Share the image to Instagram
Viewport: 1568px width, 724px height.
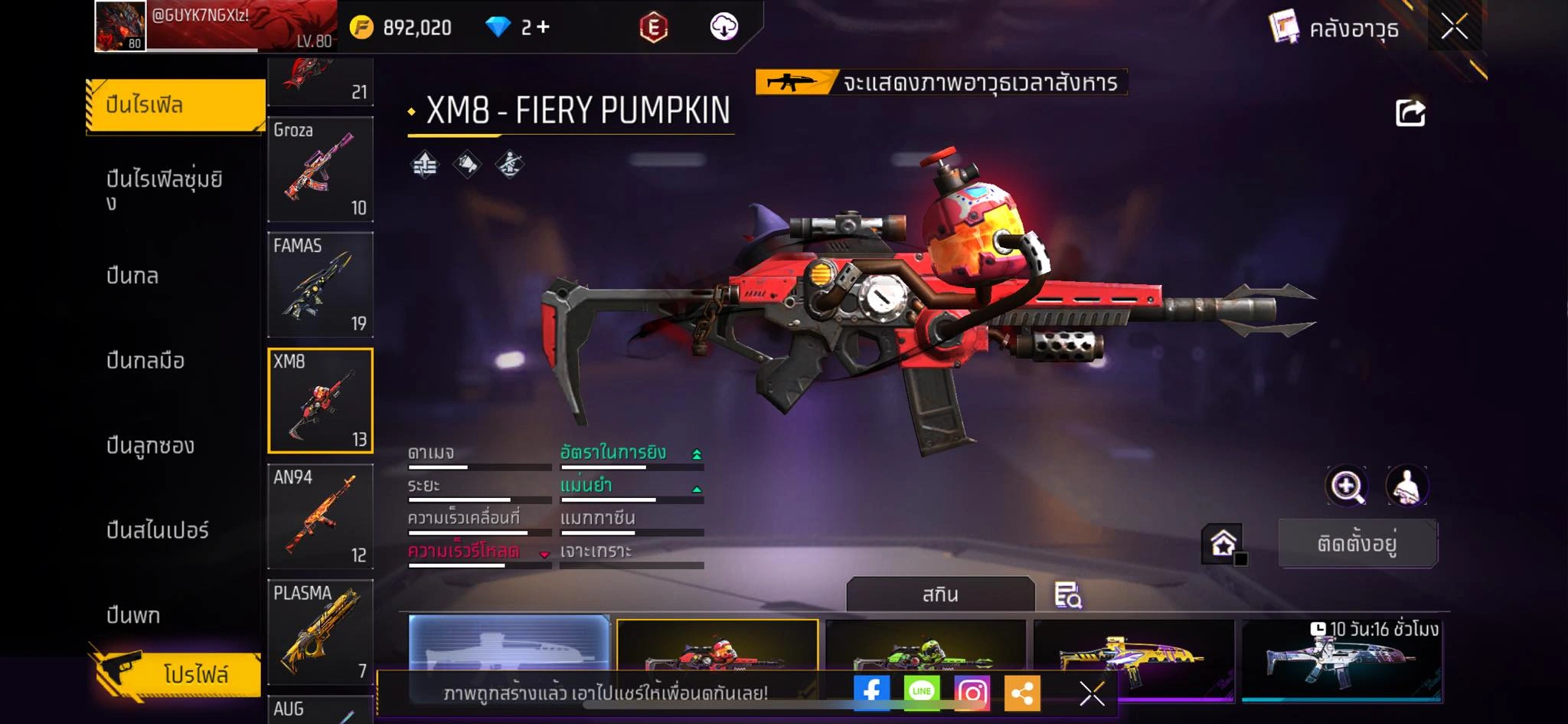pyautogui.click(x=972, y=693)
